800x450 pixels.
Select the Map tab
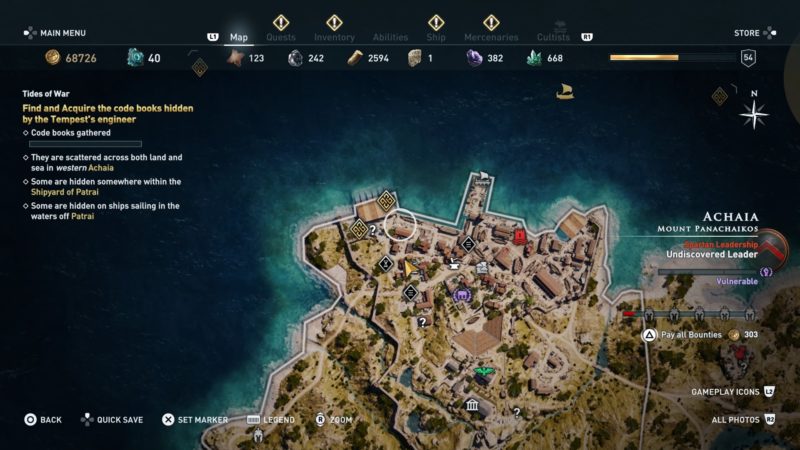pos(239,37)
